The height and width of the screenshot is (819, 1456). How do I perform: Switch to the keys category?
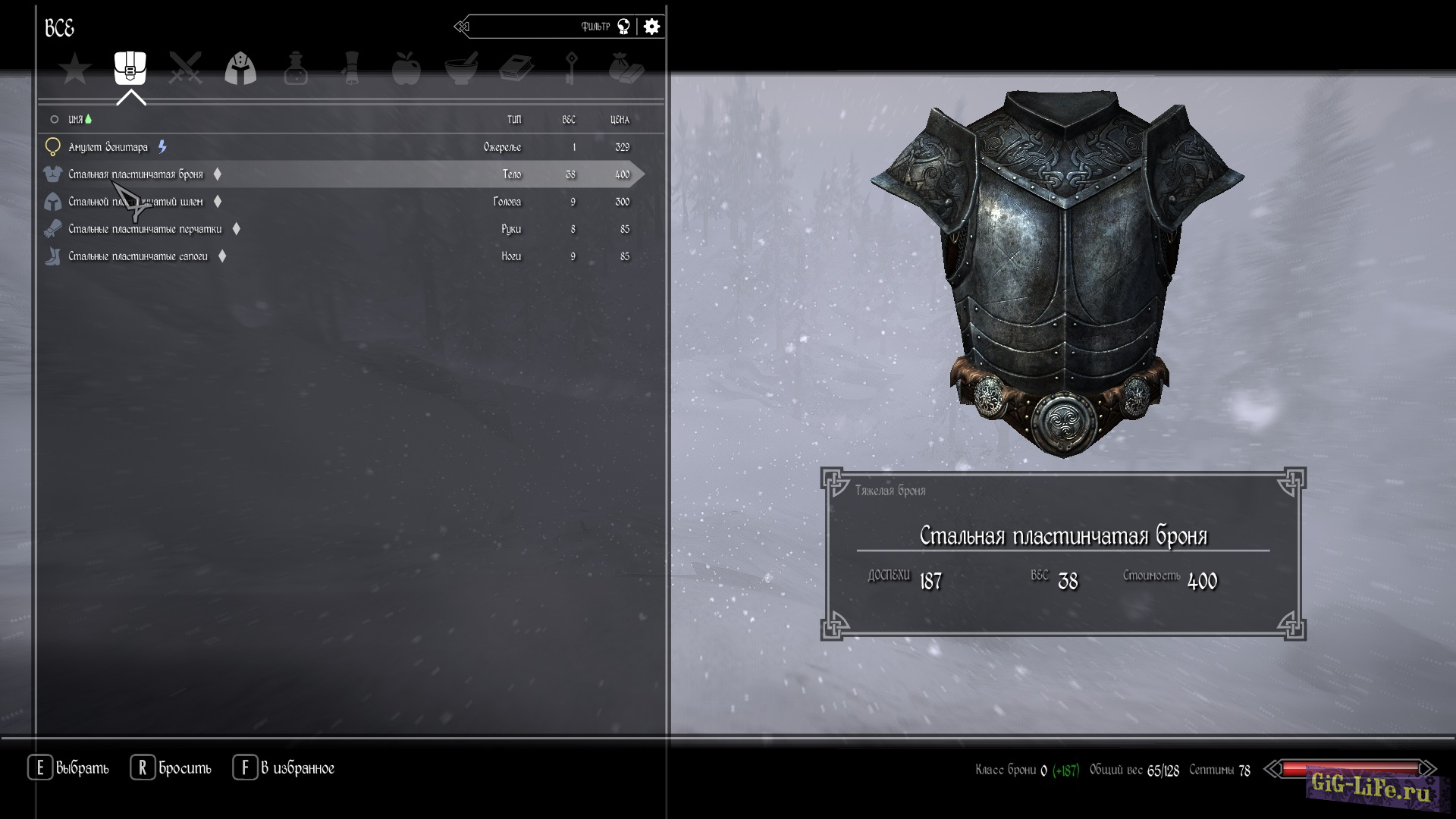571,68
